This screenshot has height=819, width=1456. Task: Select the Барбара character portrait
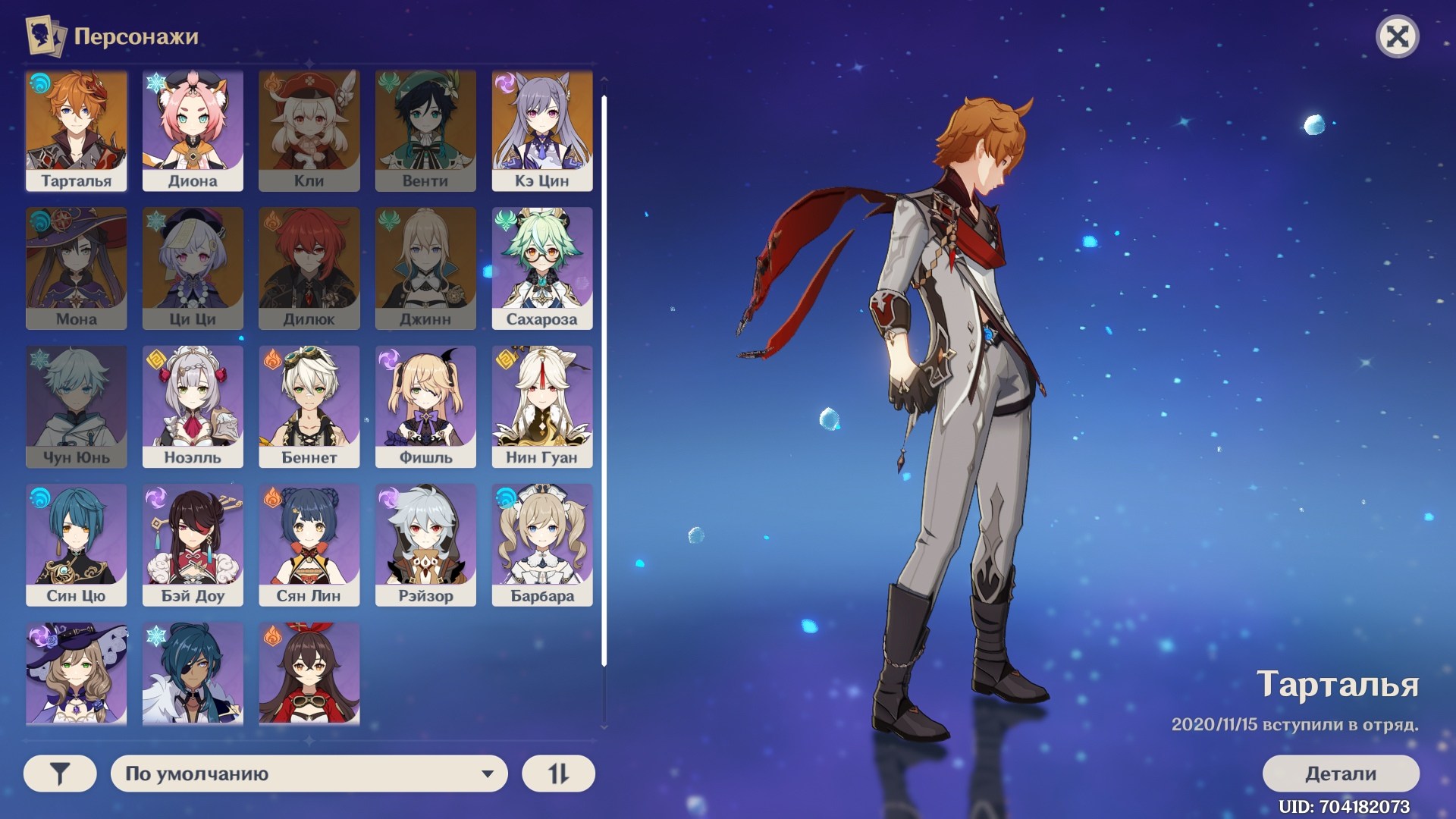[542, 544]
